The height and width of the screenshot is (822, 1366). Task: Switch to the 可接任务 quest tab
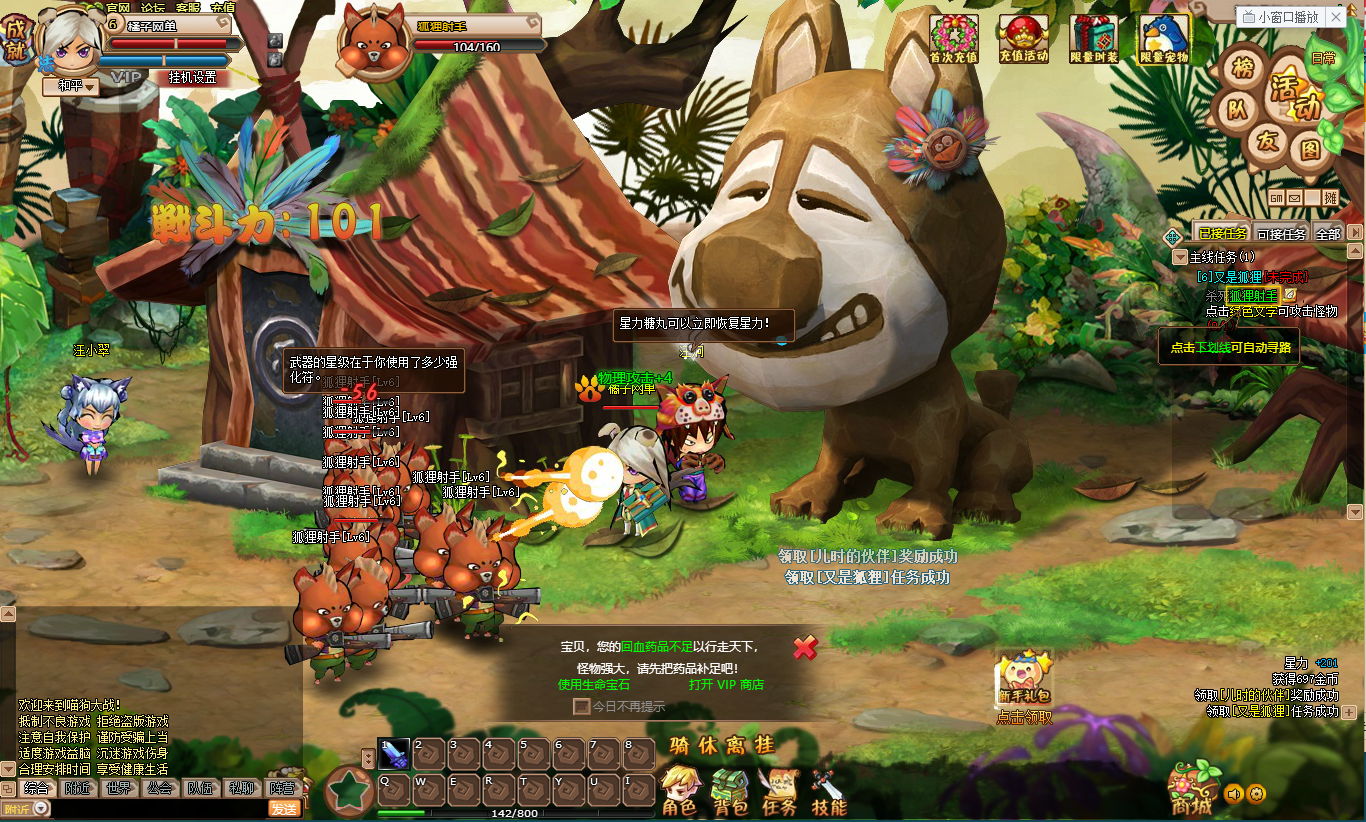pos(1281,234)
